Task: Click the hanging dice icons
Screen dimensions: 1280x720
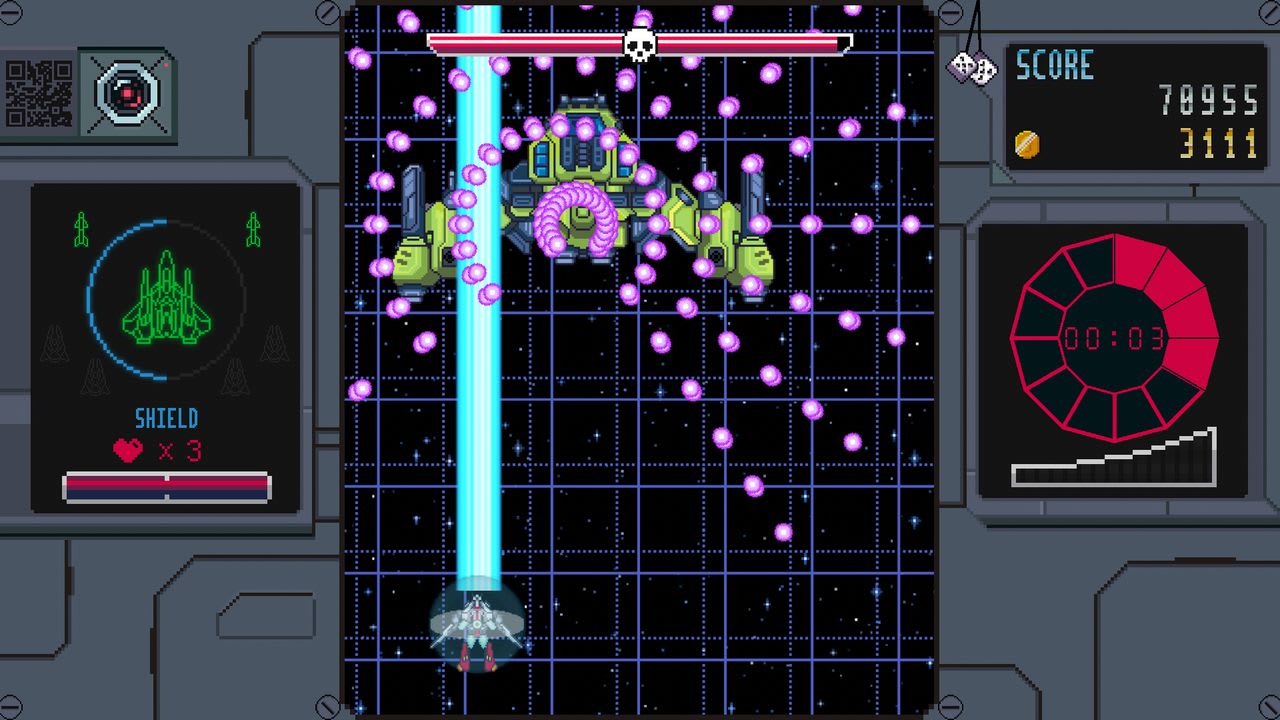Action: point(971,68)
